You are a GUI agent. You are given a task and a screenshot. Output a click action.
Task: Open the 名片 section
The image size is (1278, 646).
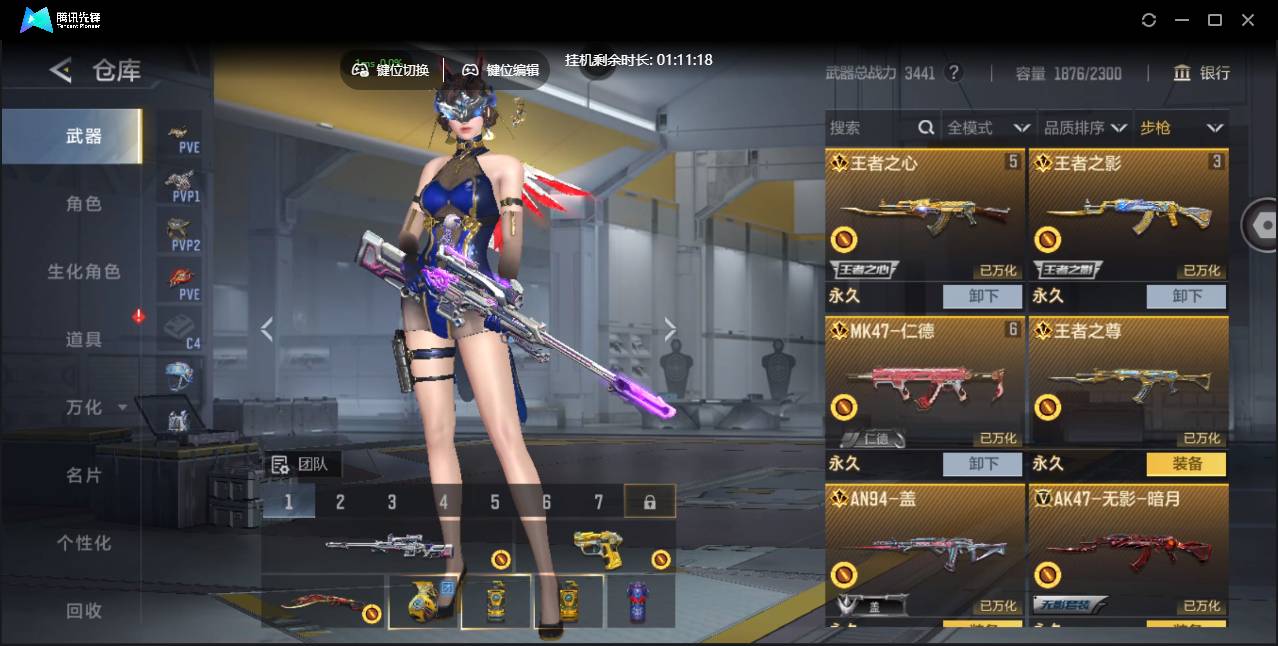[x=84, y=475]
